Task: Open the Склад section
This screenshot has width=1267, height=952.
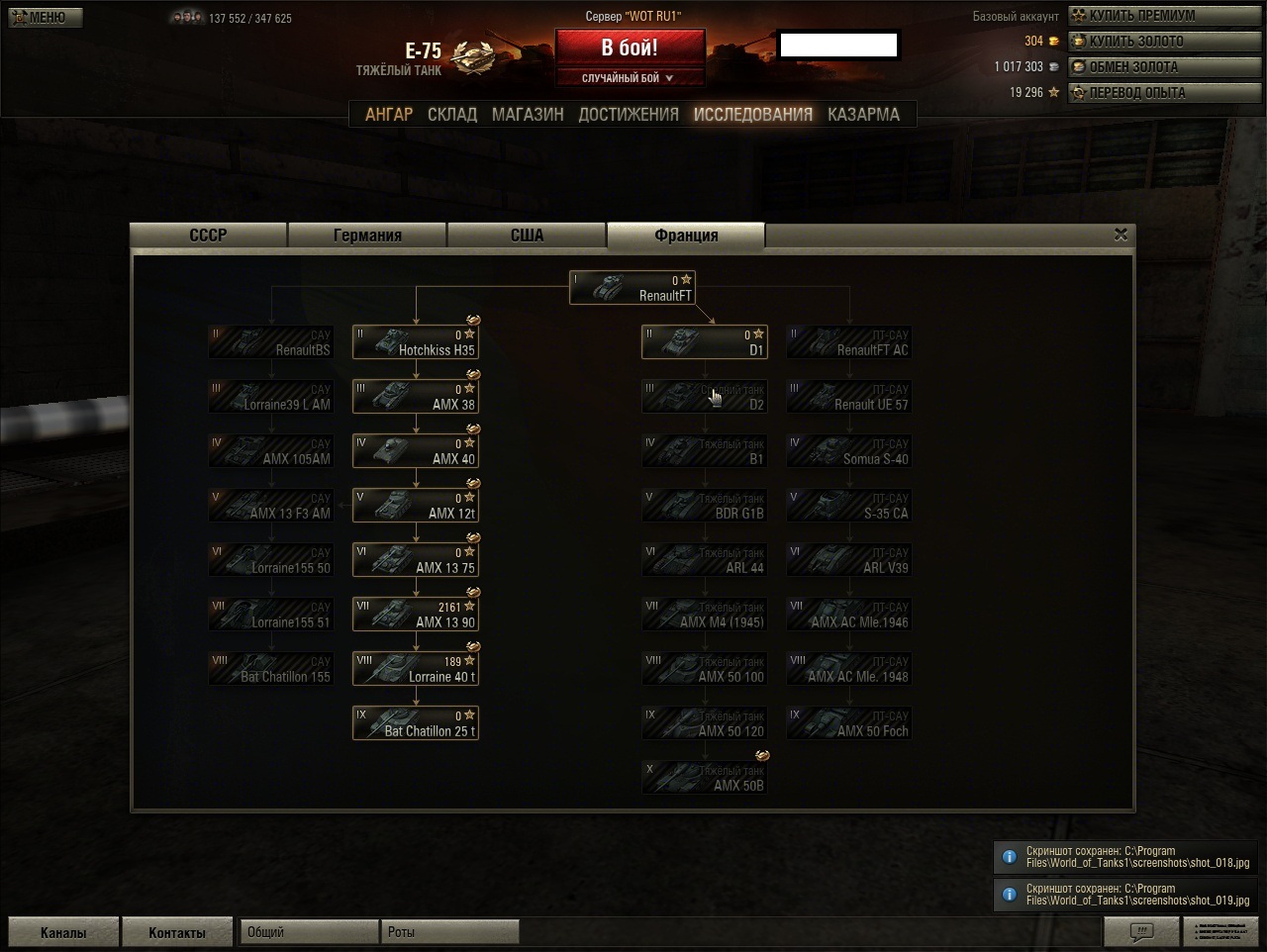Action: [x=452, y=115]
